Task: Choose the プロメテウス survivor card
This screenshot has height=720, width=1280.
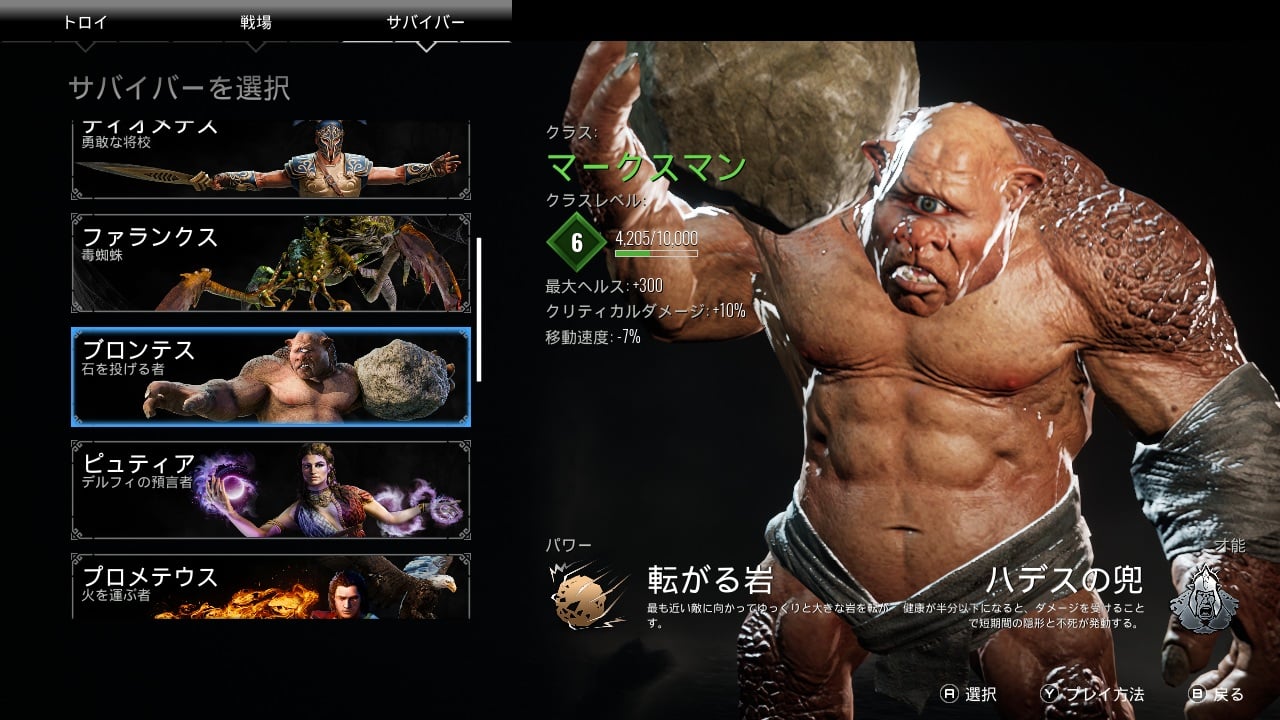Action: (x=270, y=588)
